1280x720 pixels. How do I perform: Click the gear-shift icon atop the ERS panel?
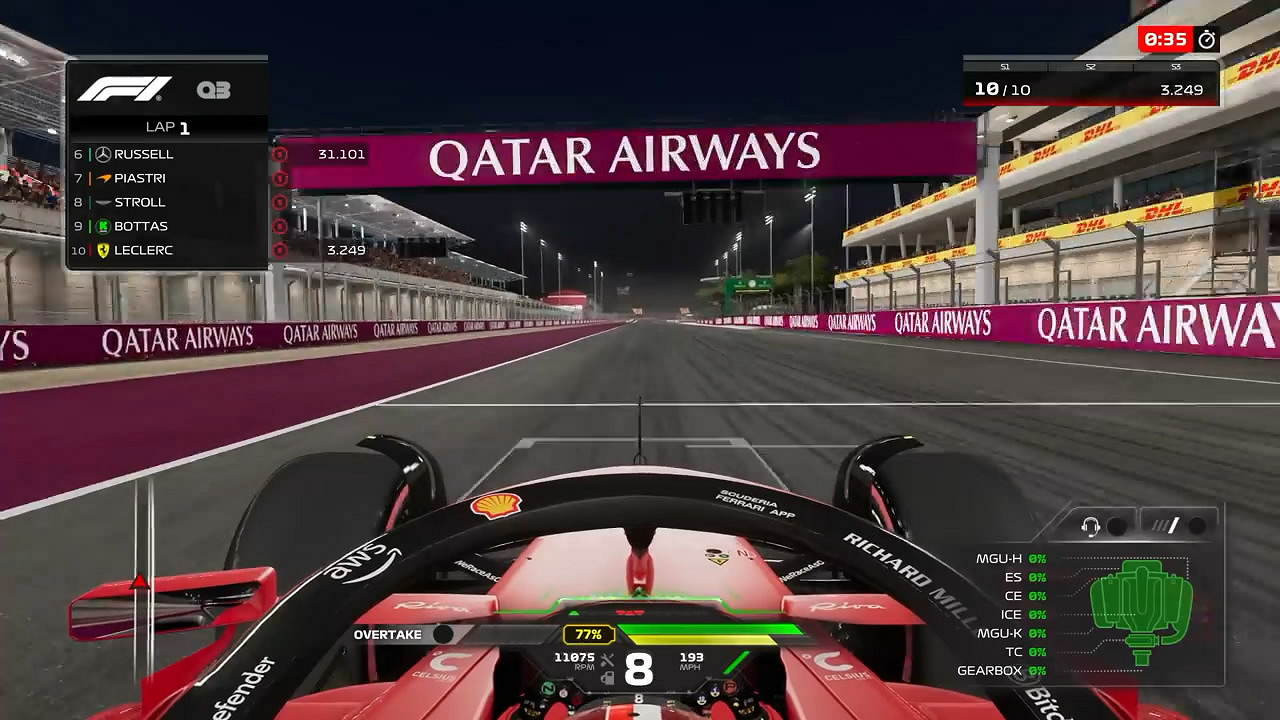click(1166, 525)
